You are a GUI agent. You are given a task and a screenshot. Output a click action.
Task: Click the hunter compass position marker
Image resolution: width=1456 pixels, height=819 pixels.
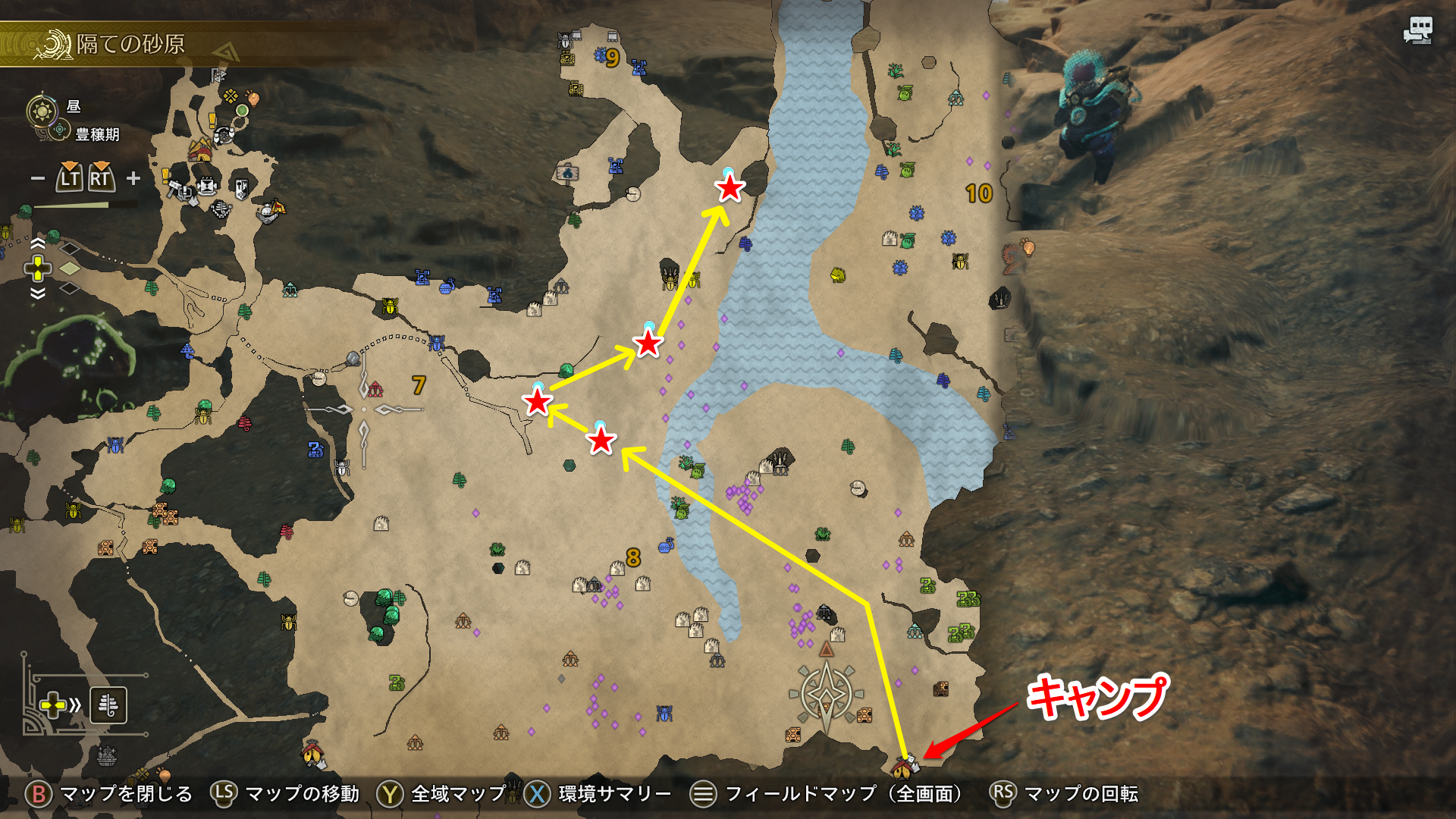coord(826,693)
